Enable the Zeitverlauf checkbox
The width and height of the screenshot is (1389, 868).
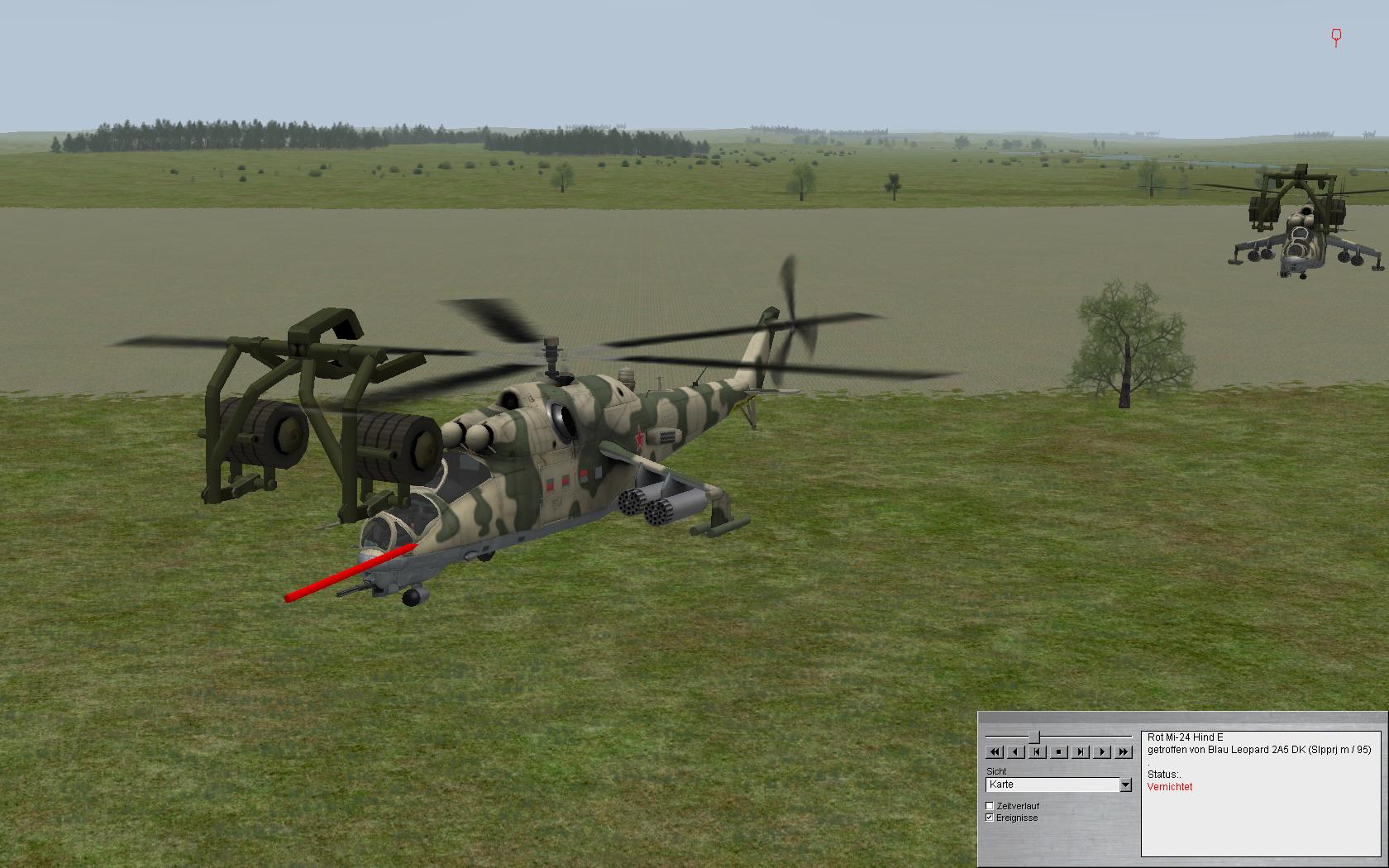(990, 806)
